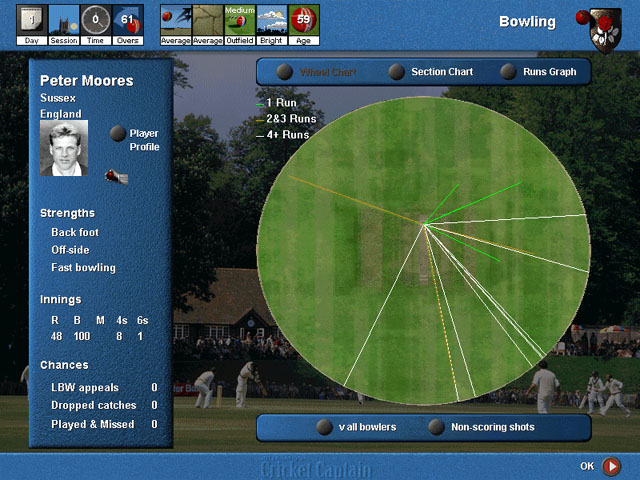Screen dimensions: 640x480
Task: Click Peter Moores' portrait photo
Action: (x=64, y=148)
